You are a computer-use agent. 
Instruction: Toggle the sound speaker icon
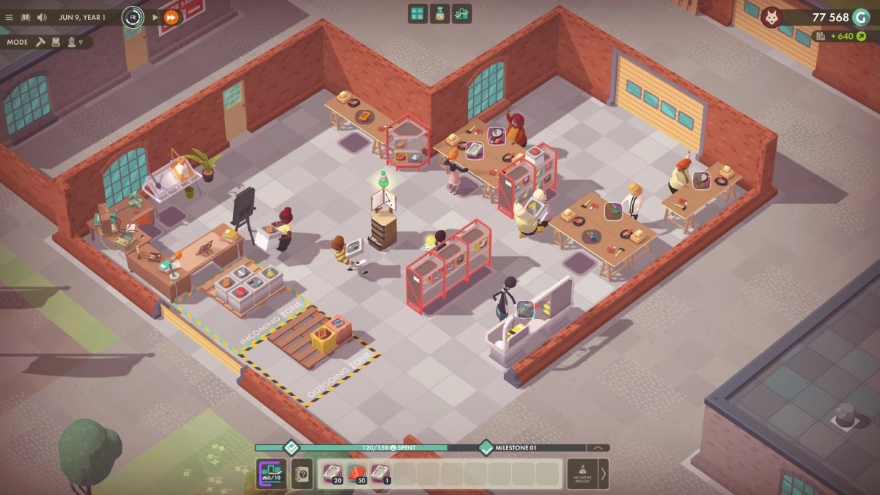tap(42, 17)
